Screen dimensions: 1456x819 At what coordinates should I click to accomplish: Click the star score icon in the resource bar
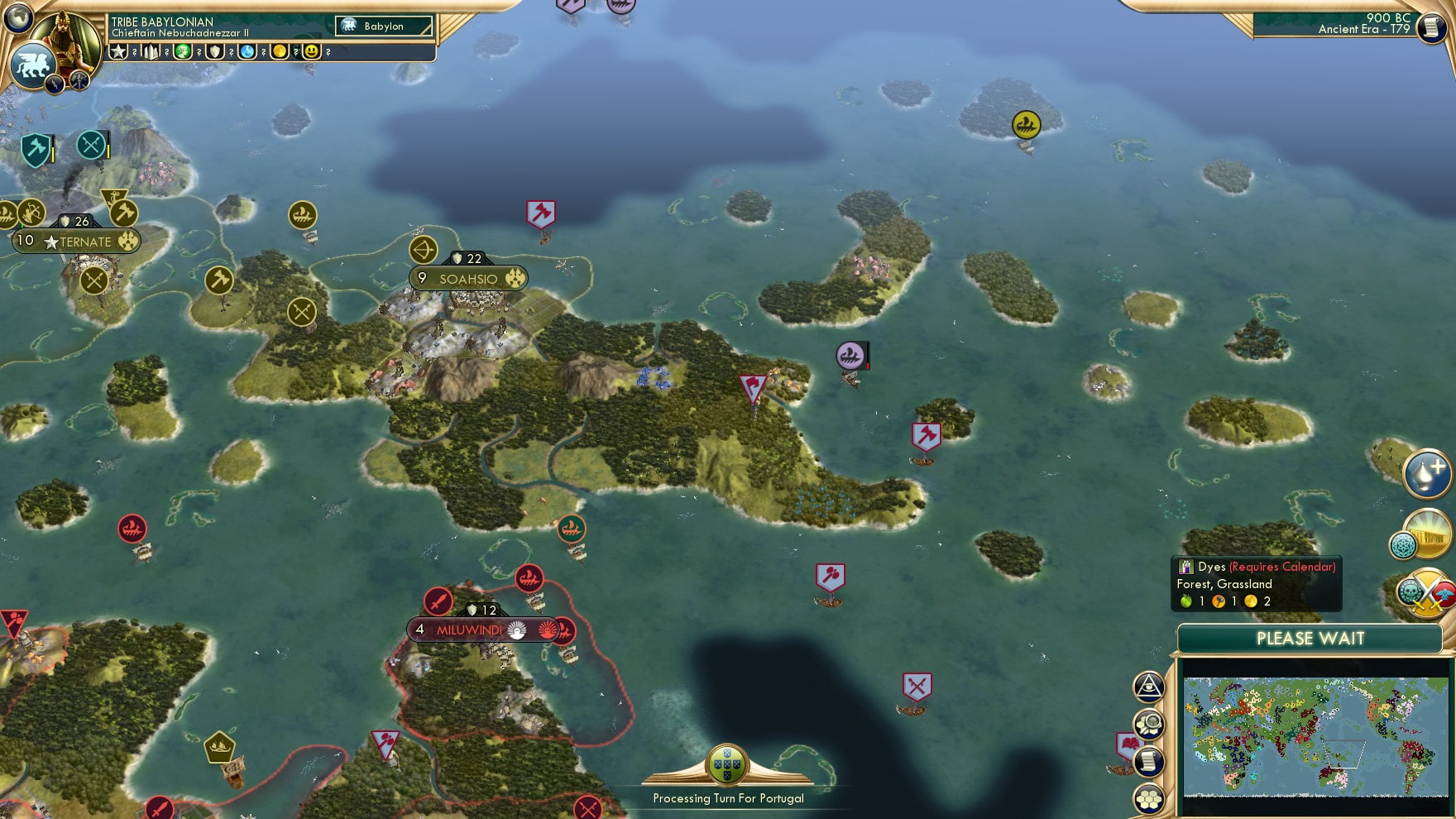[x=118, y=53]
